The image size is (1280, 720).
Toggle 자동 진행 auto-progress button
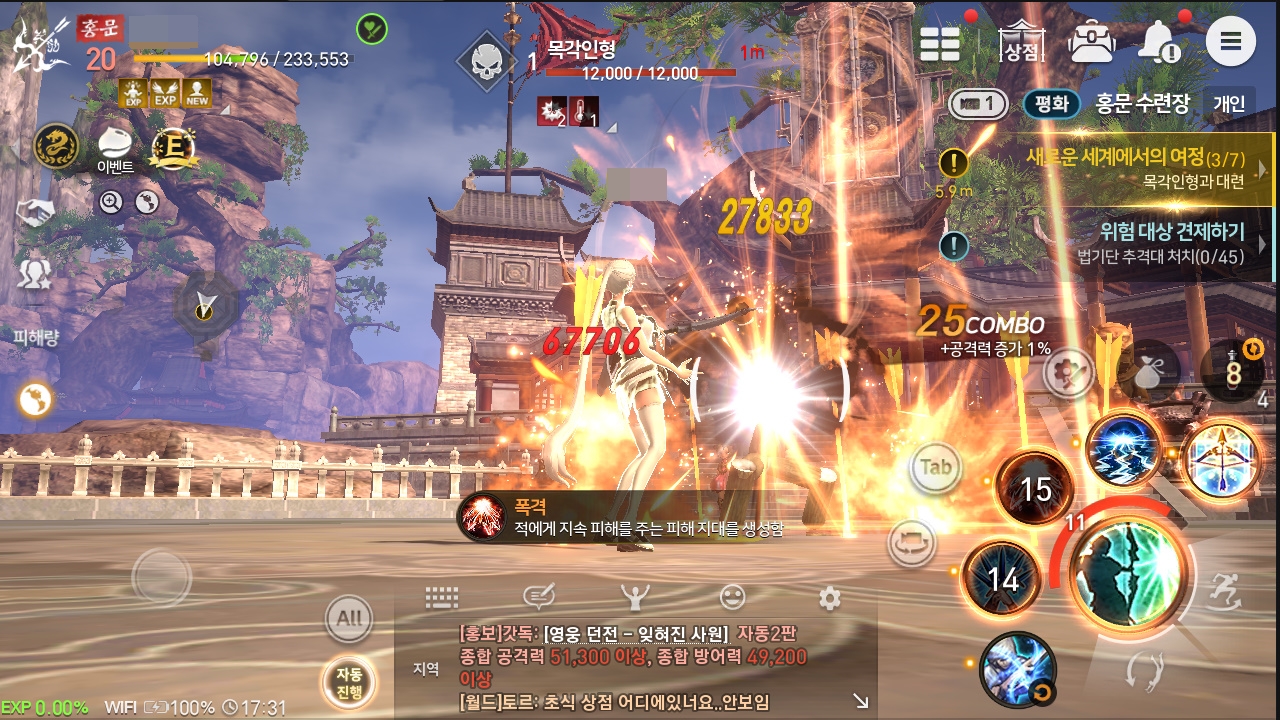pyautogui.click(x=348, y=683)
